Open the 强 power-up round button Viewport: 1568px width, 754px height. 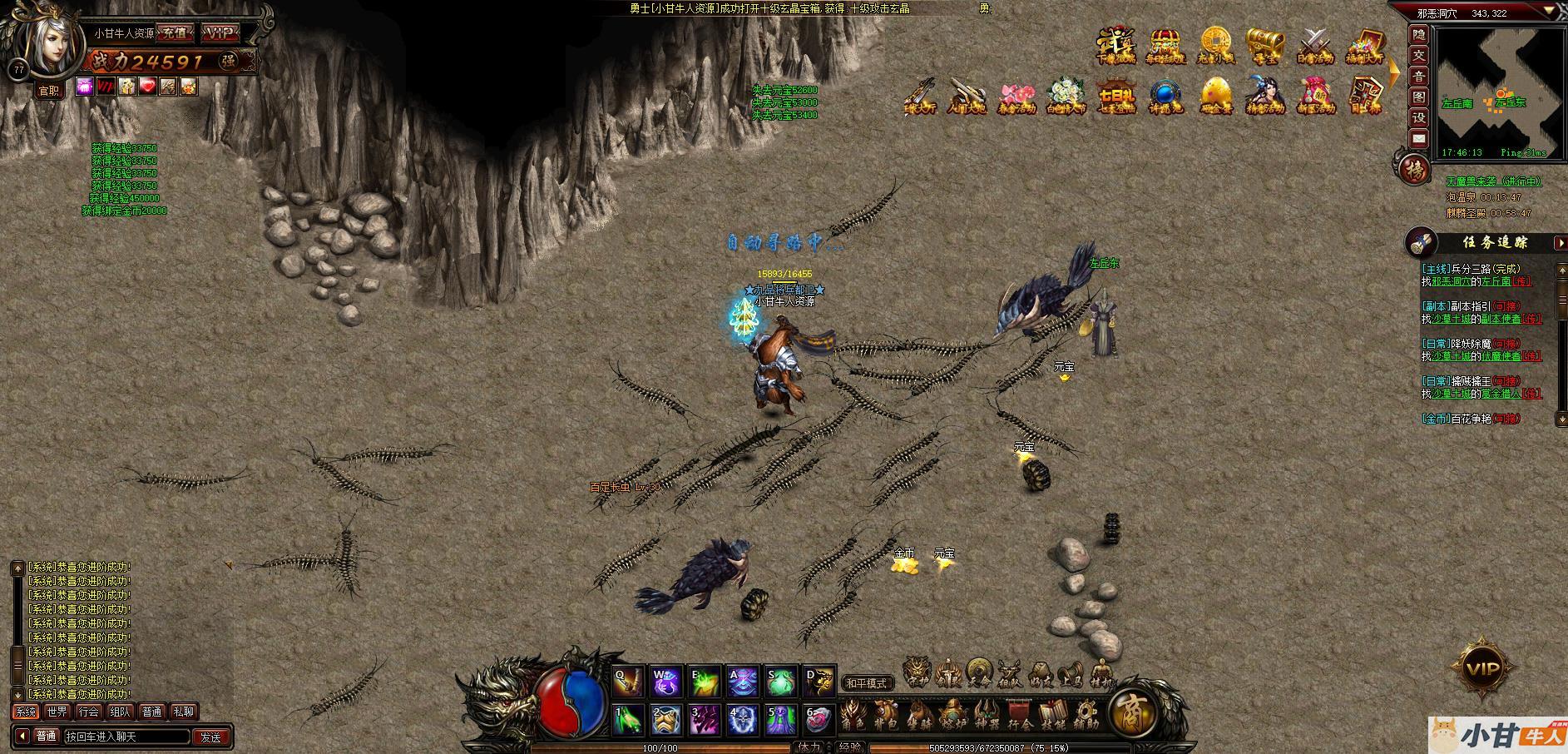228,60
